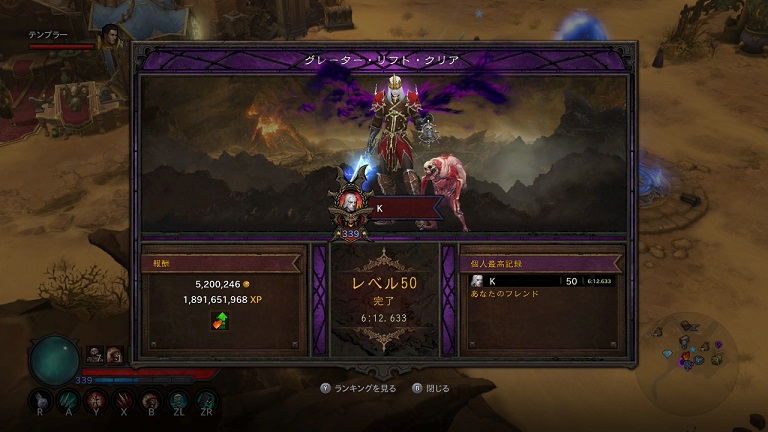Select player K's personal best record row
The height and width of the screenshot is (432, 768).
[541, 281]
